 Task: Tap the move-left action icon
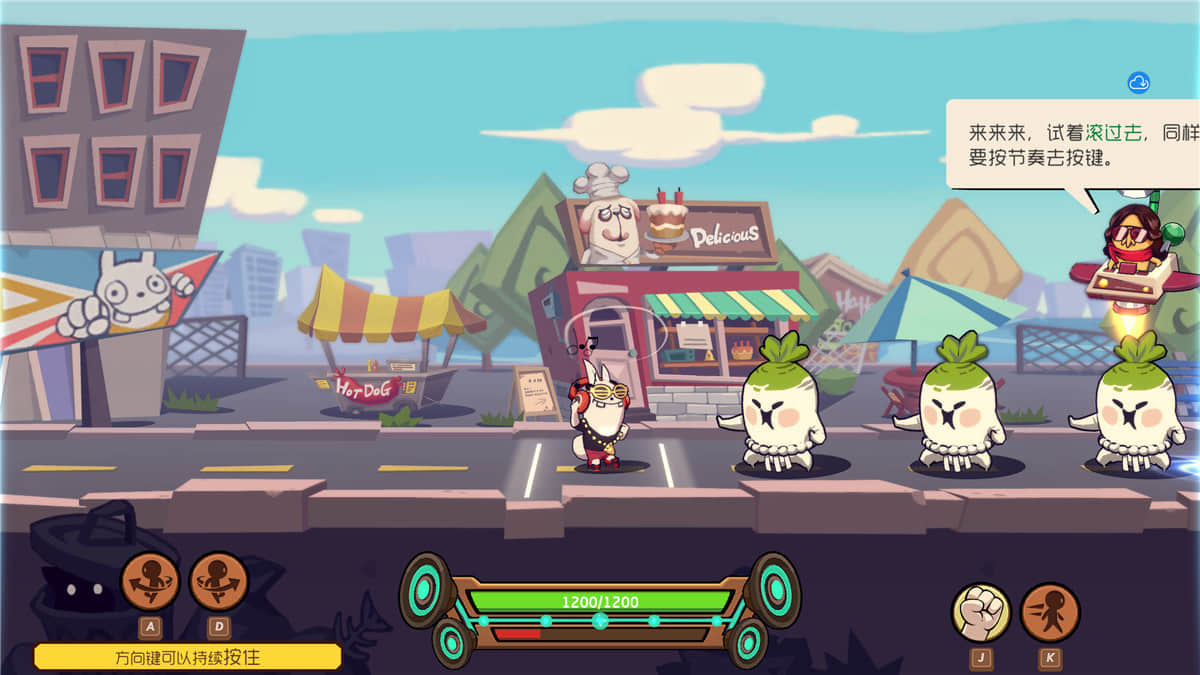(x=150, y=581)
